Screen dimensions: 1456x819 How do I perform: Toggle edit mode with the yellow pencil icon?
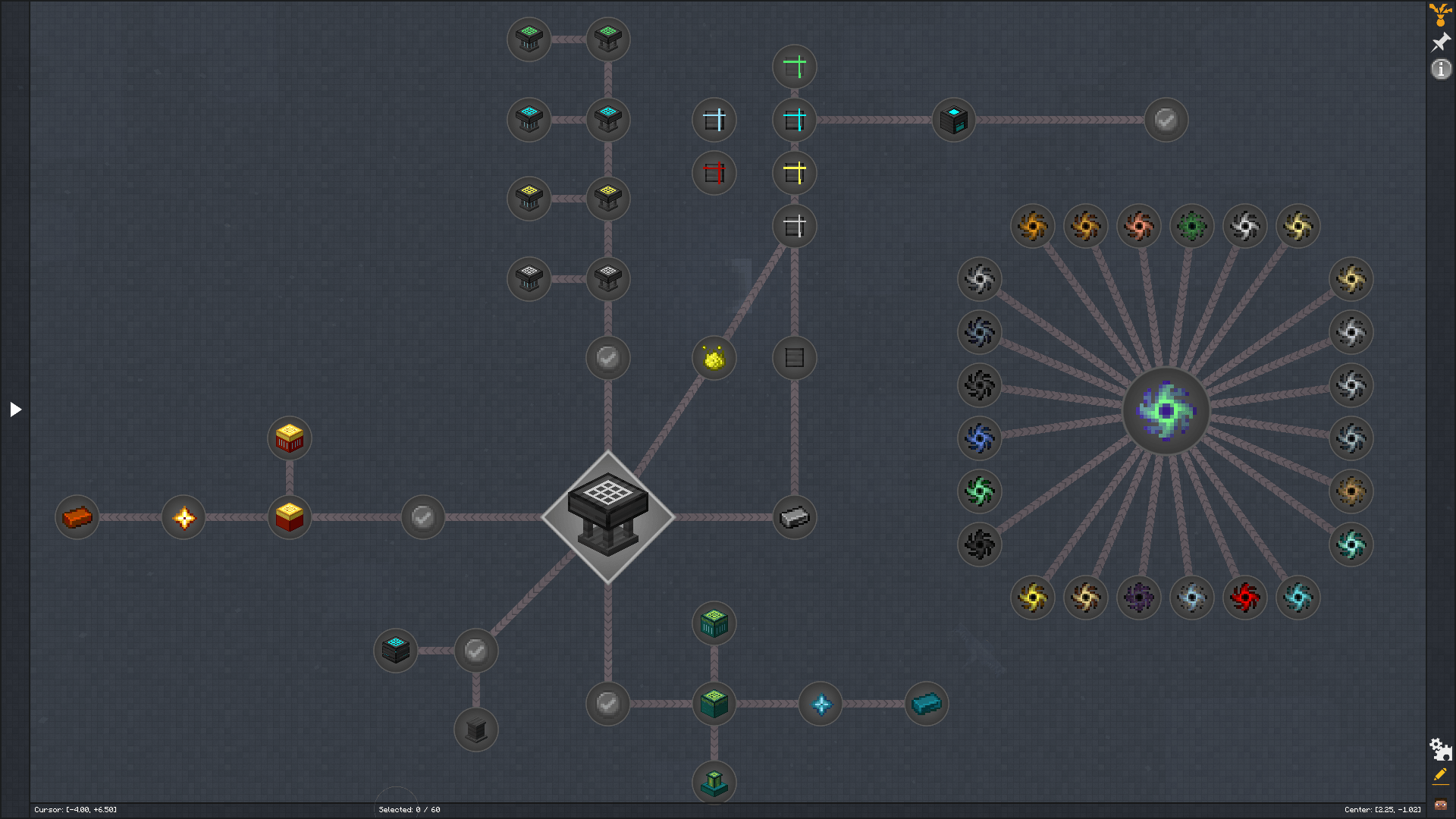[1439, 776]
